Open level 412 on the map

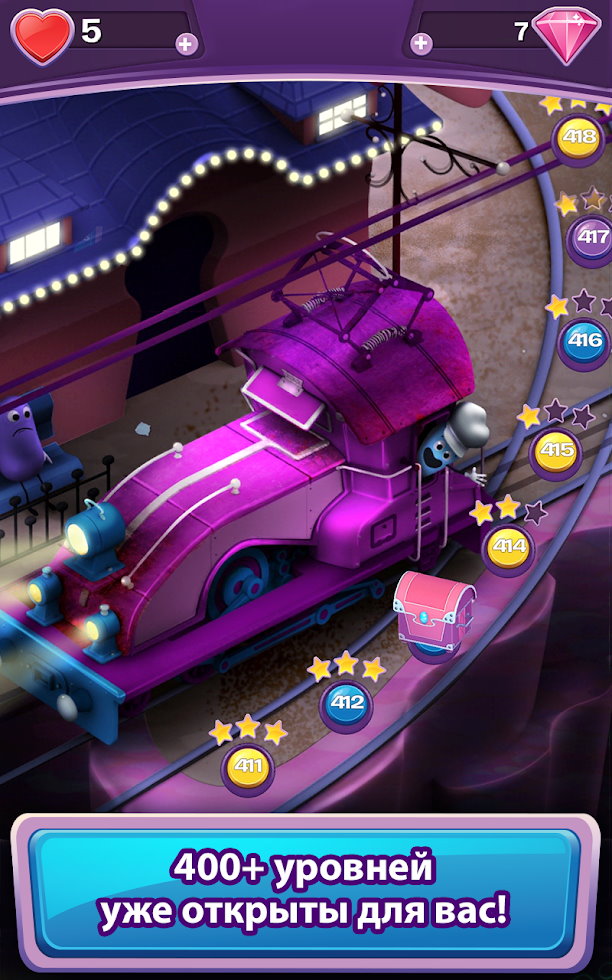(346, 703)
